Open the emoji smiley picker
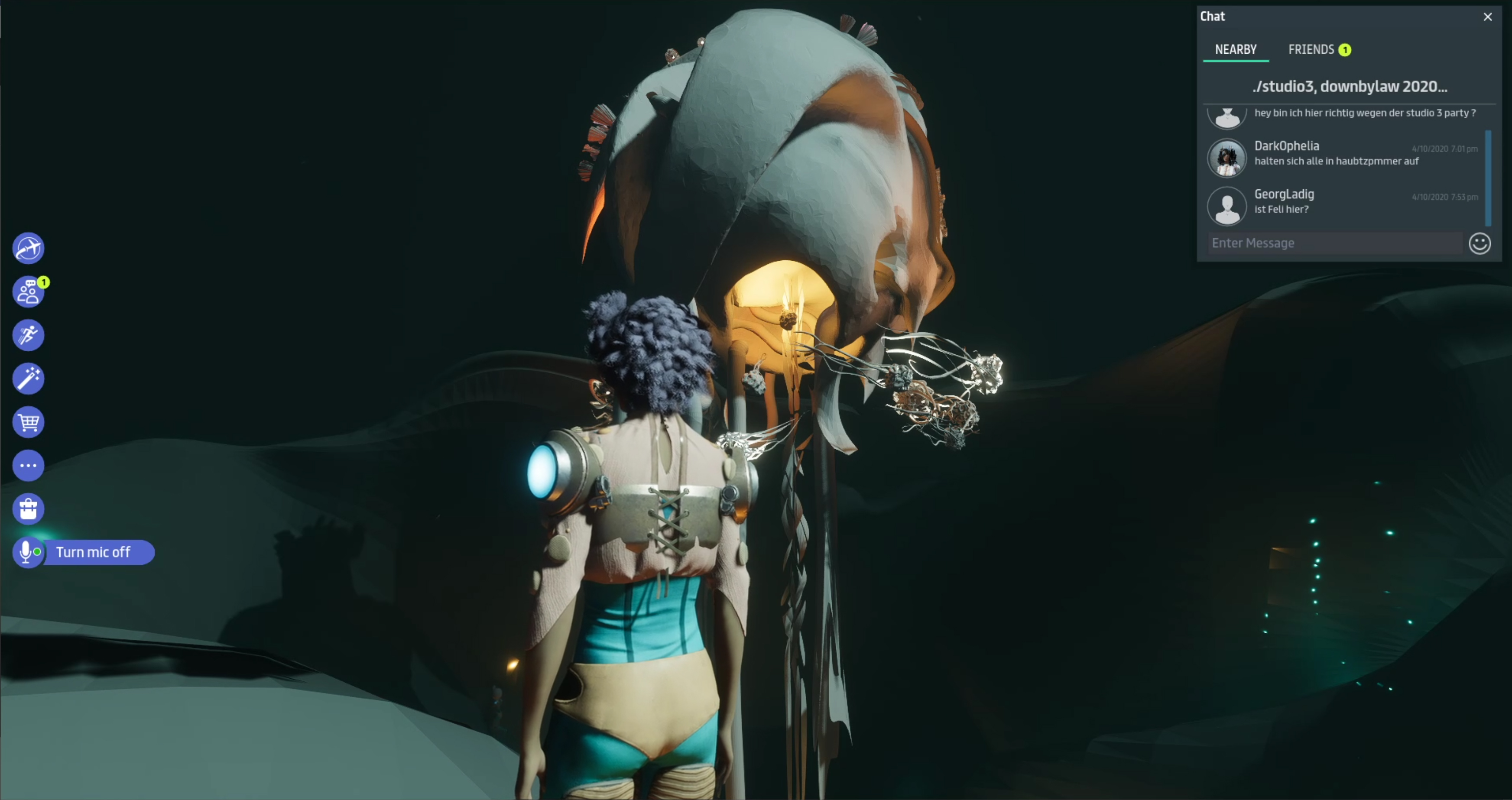The image size is (1512, 800). click(1479, 243)
